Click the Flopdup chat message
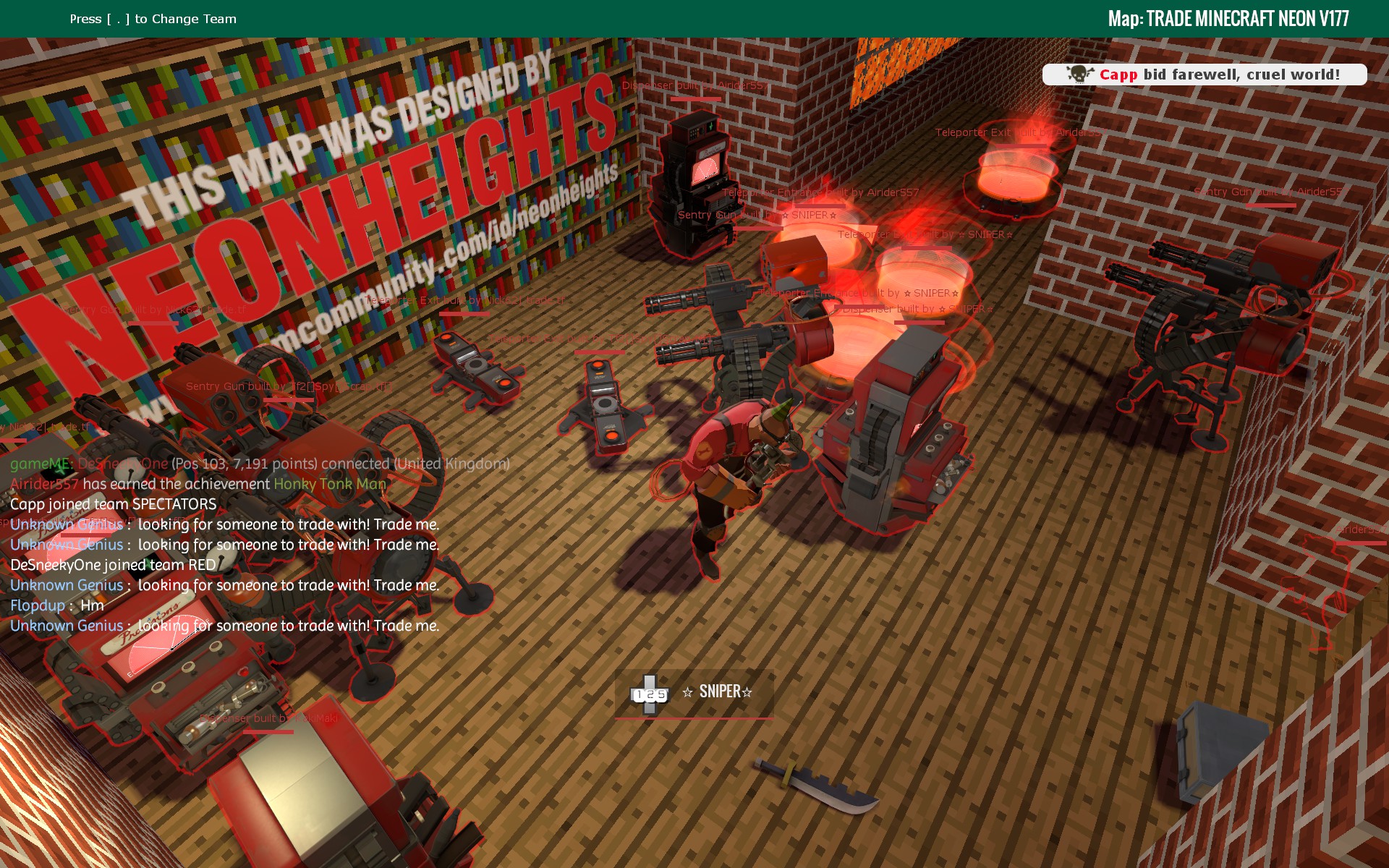This screenshot has width=1389, height=868. coord(57,605)
